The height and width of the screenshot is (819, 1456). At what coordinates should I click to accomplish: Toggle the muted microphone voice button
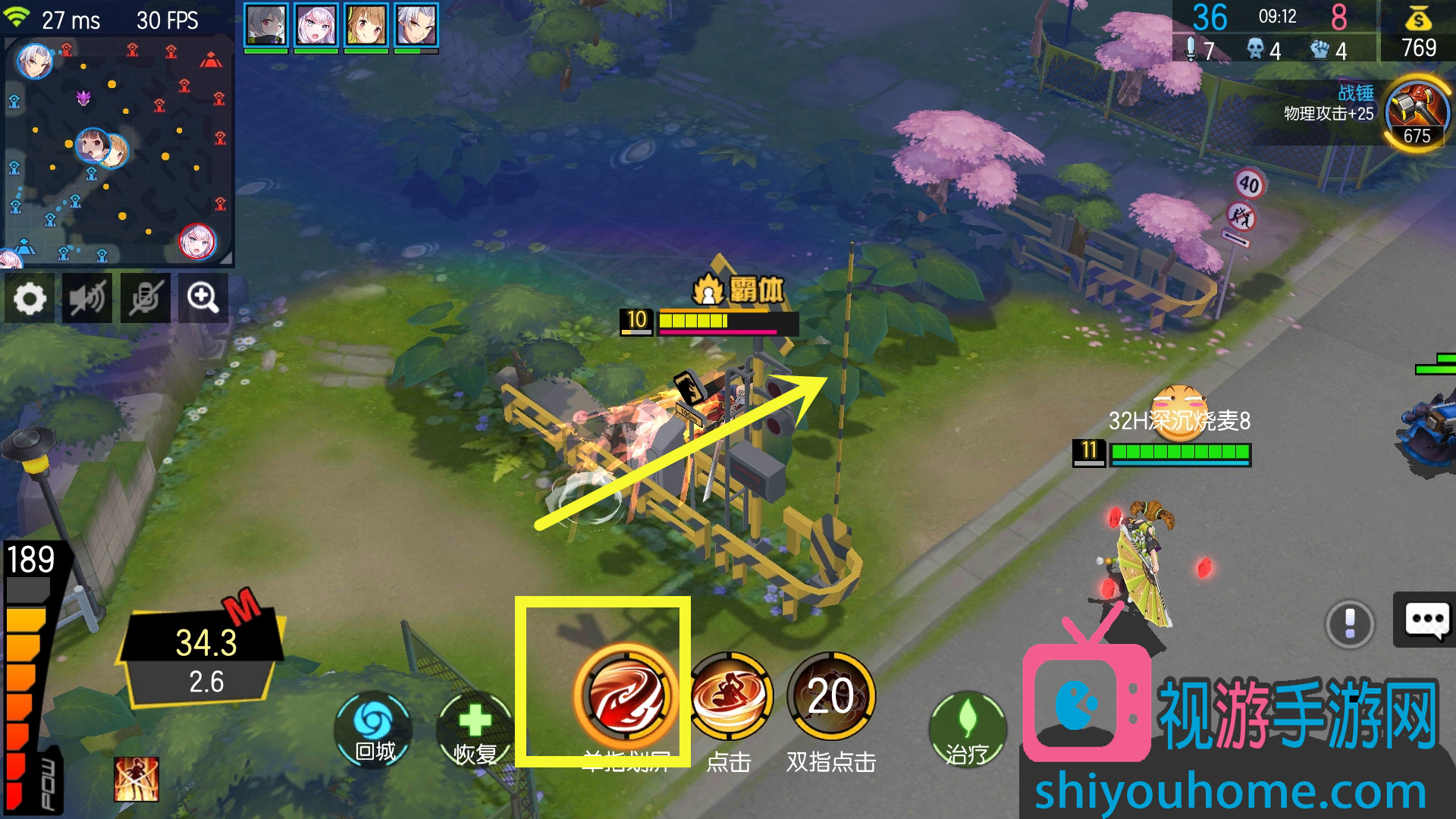[145, 299]
